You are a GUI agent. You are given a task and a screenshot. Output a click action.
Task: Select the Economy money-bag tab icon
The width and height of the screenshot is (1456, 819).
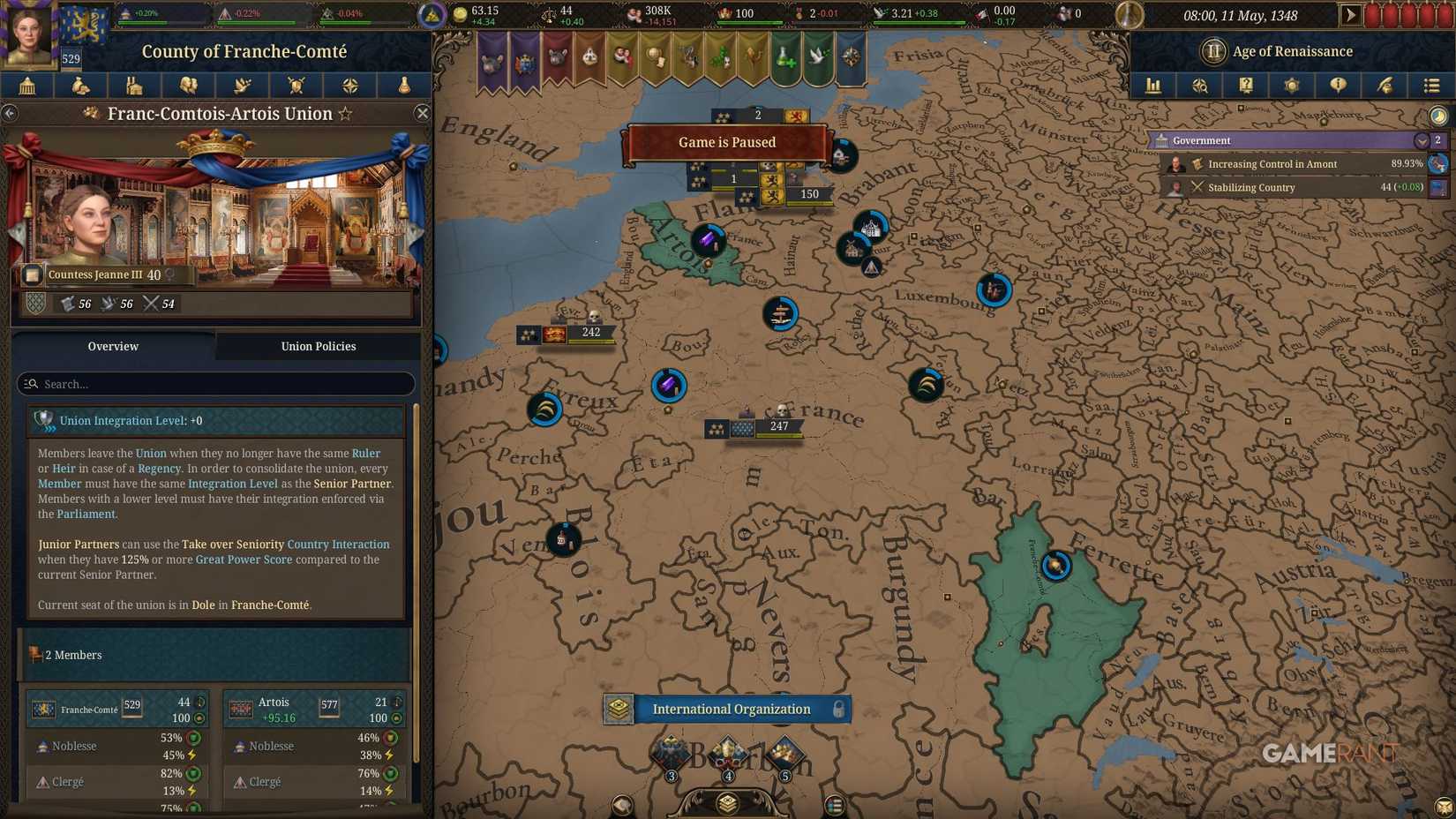[x=81, y=86]
